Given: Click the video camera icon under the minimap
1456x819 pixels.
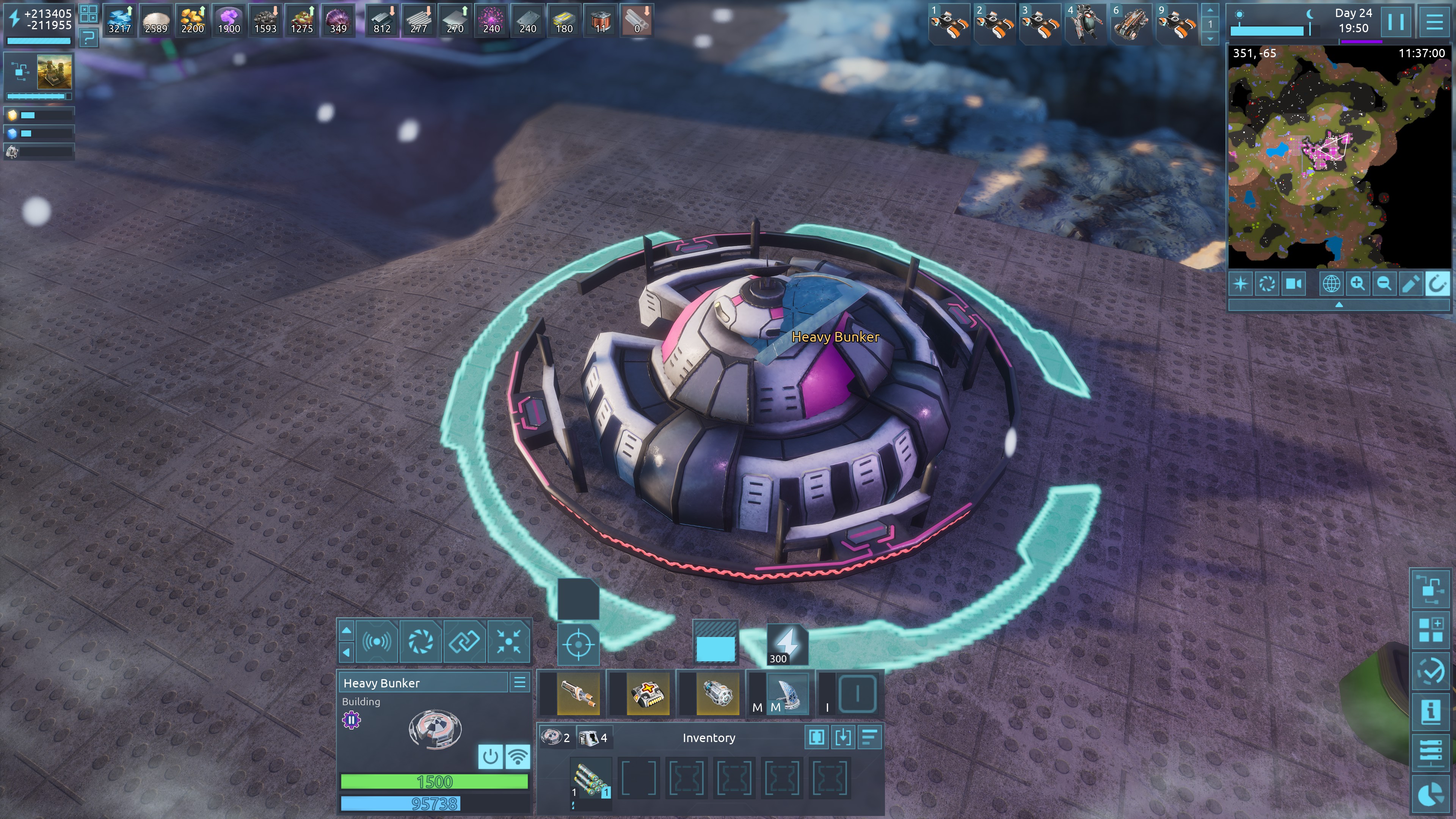Looking at the screenshot, I should coord(1294,284).
